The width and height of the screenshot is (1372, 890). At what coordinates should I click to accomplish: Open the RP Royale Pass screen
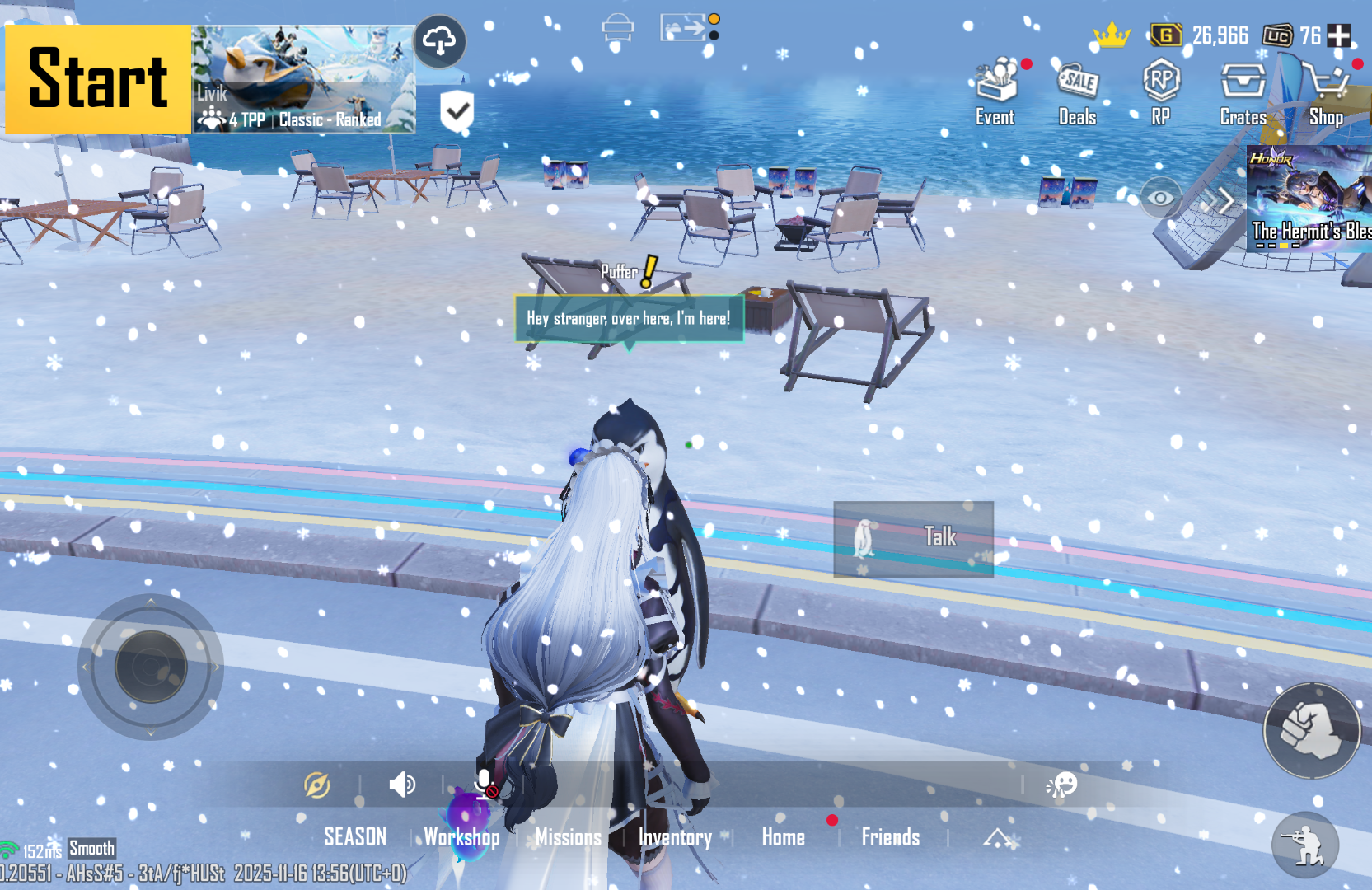pos(1161,92)
